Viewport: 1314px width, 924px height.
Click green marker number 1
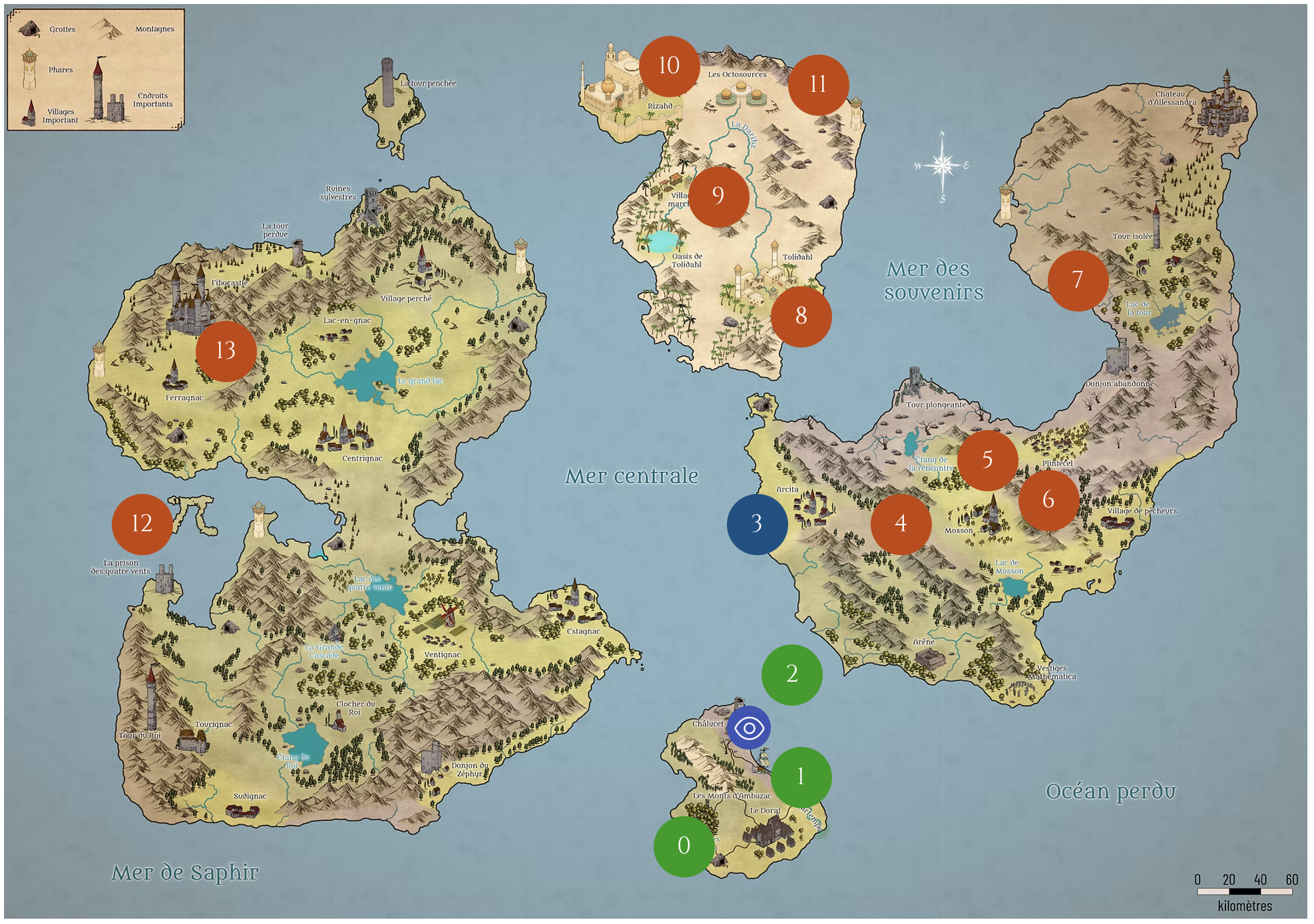801,777
